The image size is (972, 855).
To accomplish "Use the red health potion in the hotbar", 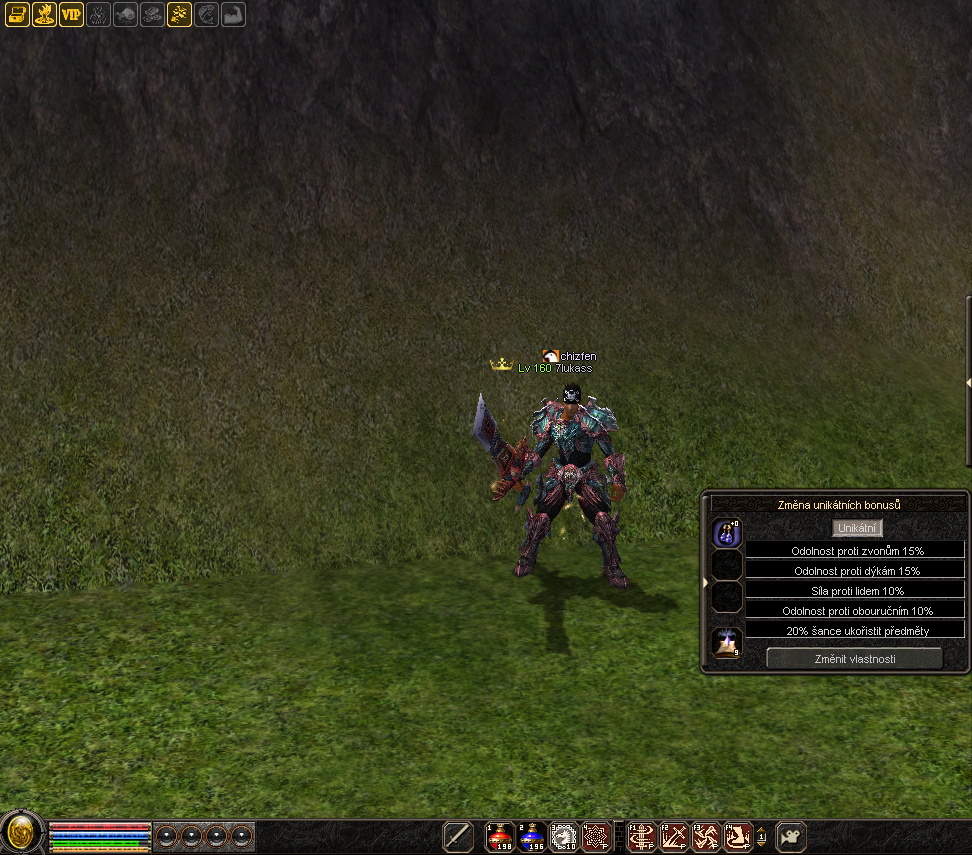I will 500,836.
